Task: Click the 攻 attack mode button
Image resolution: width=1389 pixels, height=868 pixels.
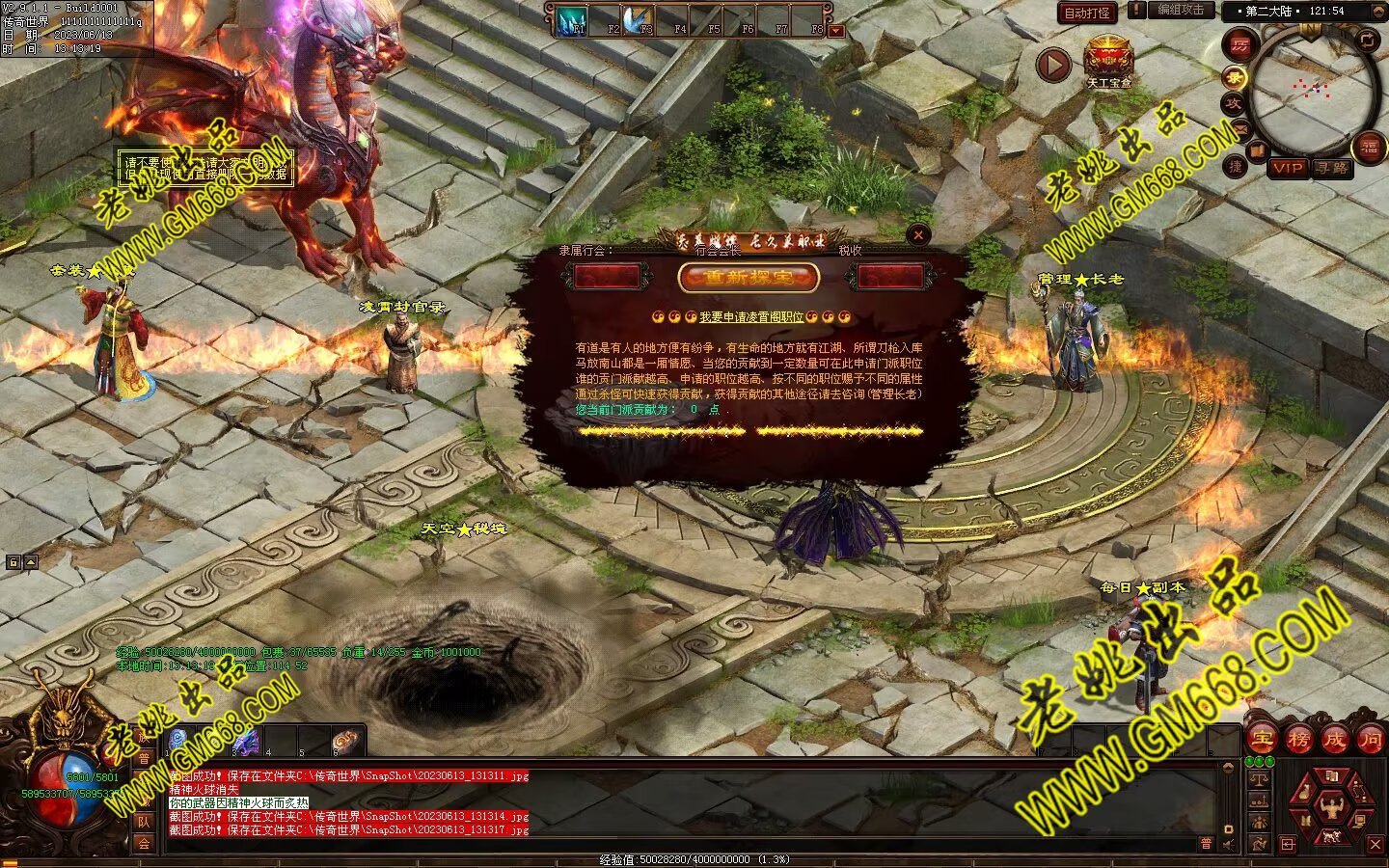Action: [1234, 103]
